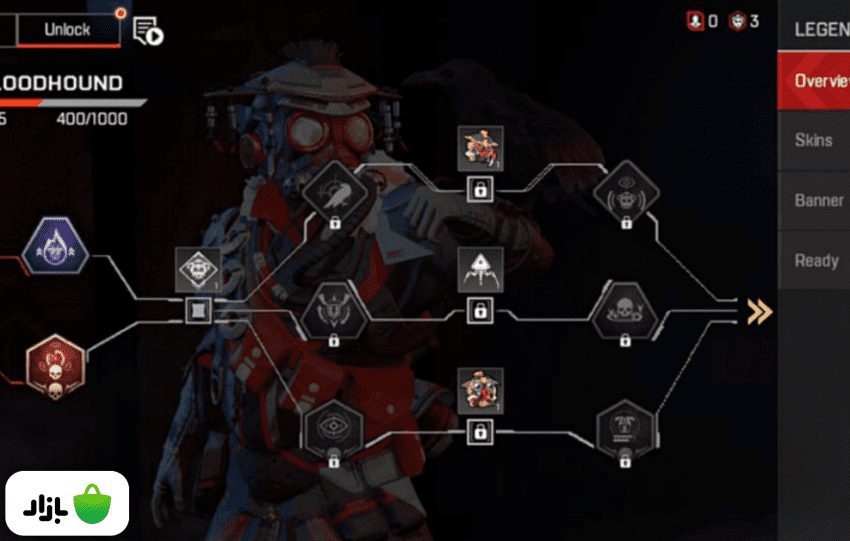850x541 pixels.
Task: Click the Unlock button
Action: click(68, 30)
